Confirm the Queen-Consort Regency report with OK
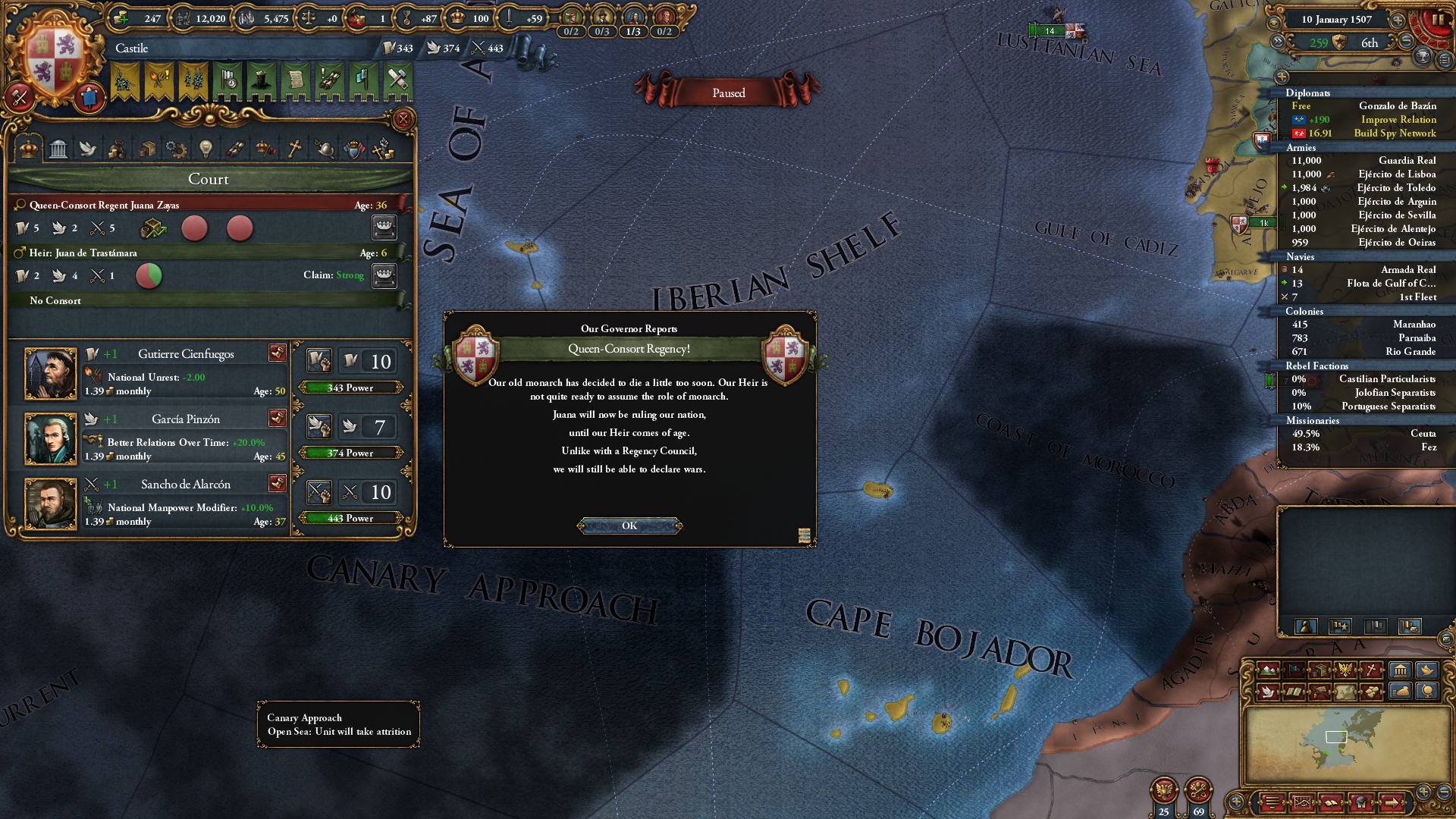The width and height of the screenshot is (1456, 819). tap(629, 526)
